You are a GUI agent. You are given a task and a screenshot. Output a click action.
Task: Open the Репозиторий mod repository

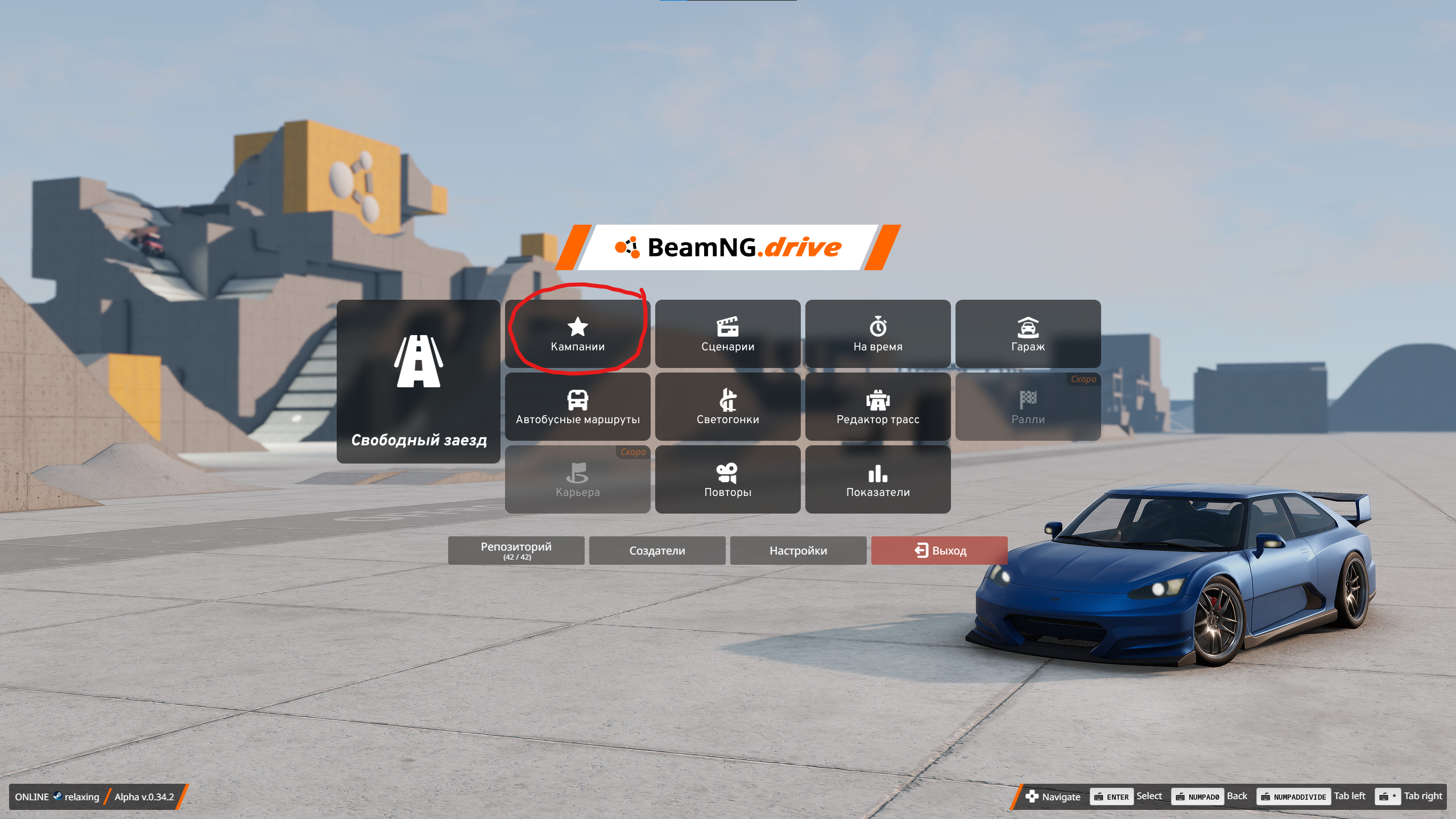(x=516, y=550)
